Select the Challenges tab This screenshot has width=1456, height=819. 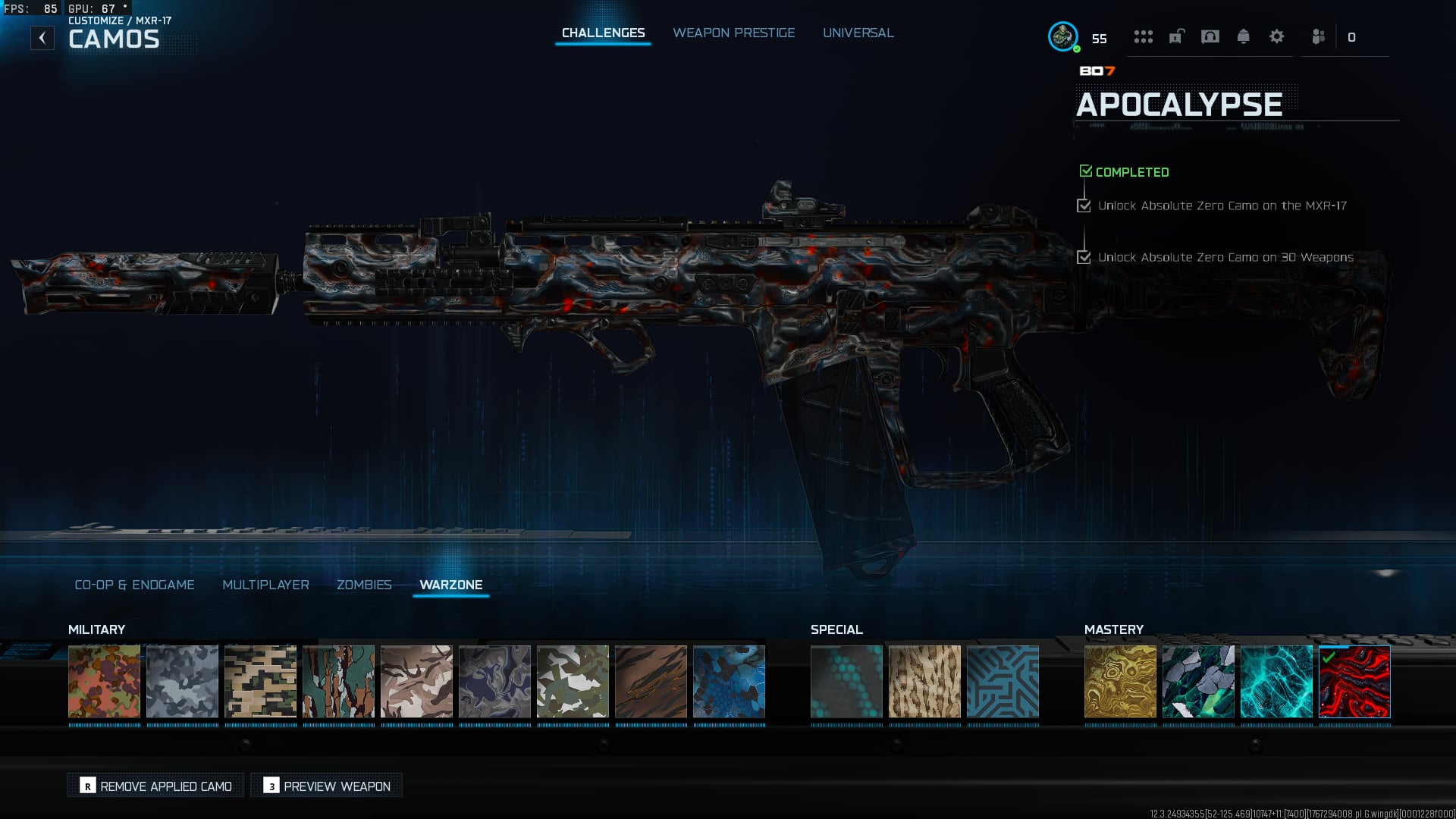pos(603,33)
